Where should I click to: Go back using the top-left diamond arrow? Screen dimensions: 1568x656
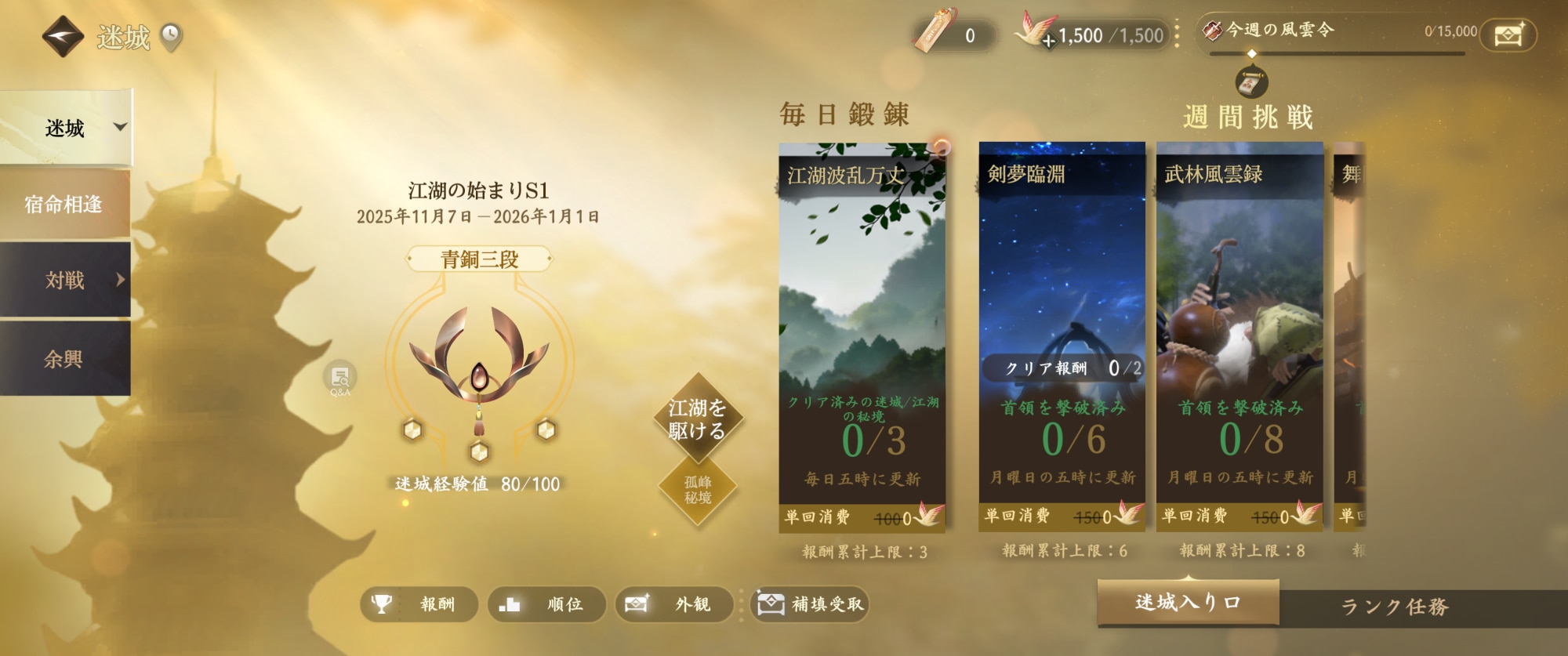click(x=63, y=36)
